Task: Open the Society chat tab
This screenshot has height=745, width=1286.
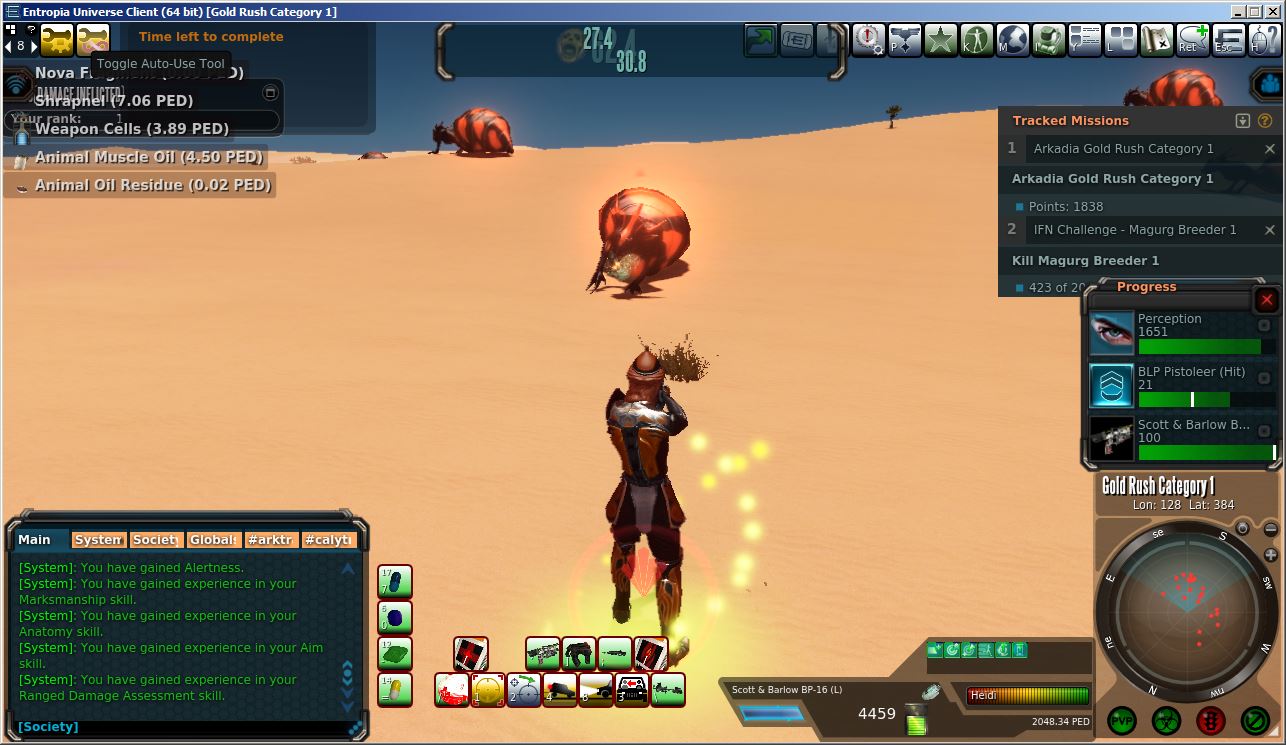Action: click(156, 540)
